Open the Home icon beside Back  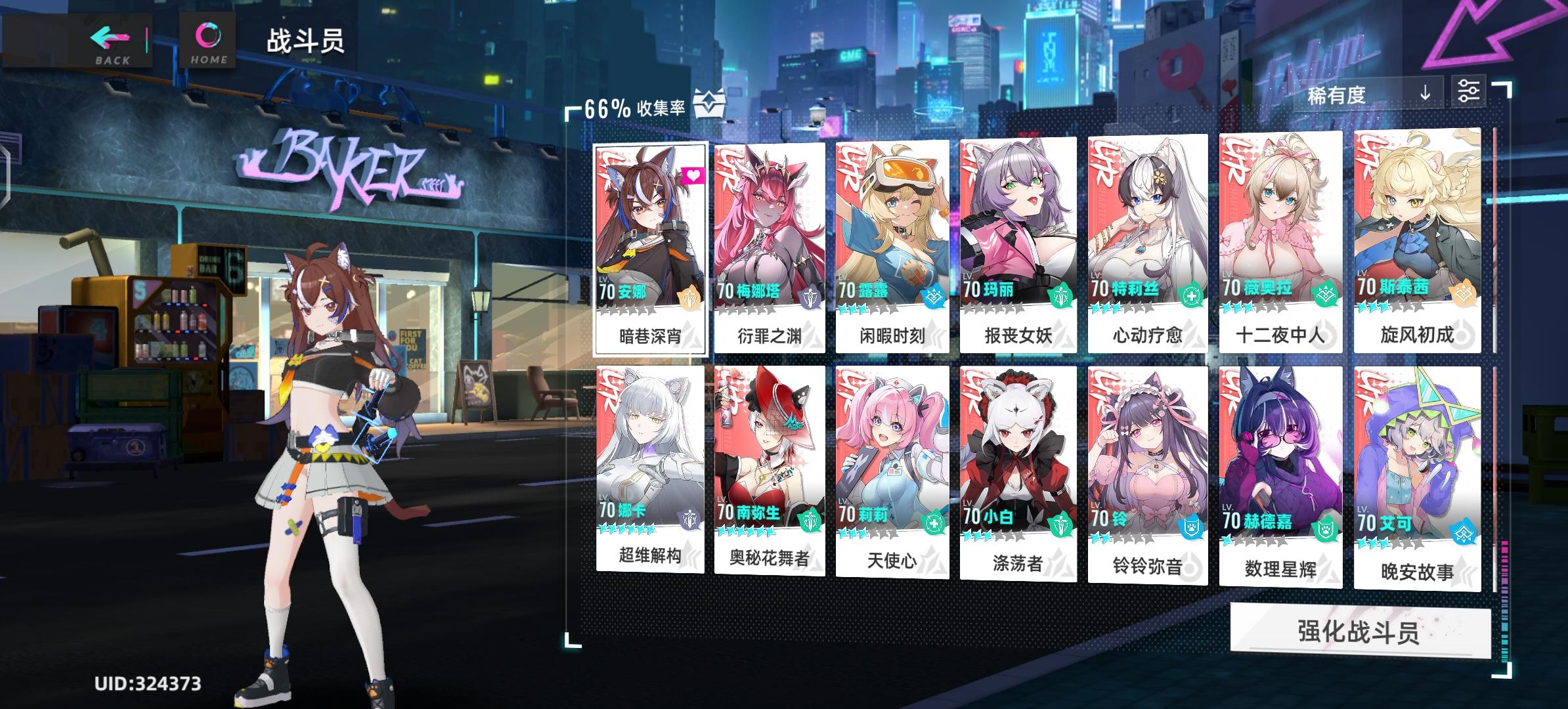[x=207, y=36]
